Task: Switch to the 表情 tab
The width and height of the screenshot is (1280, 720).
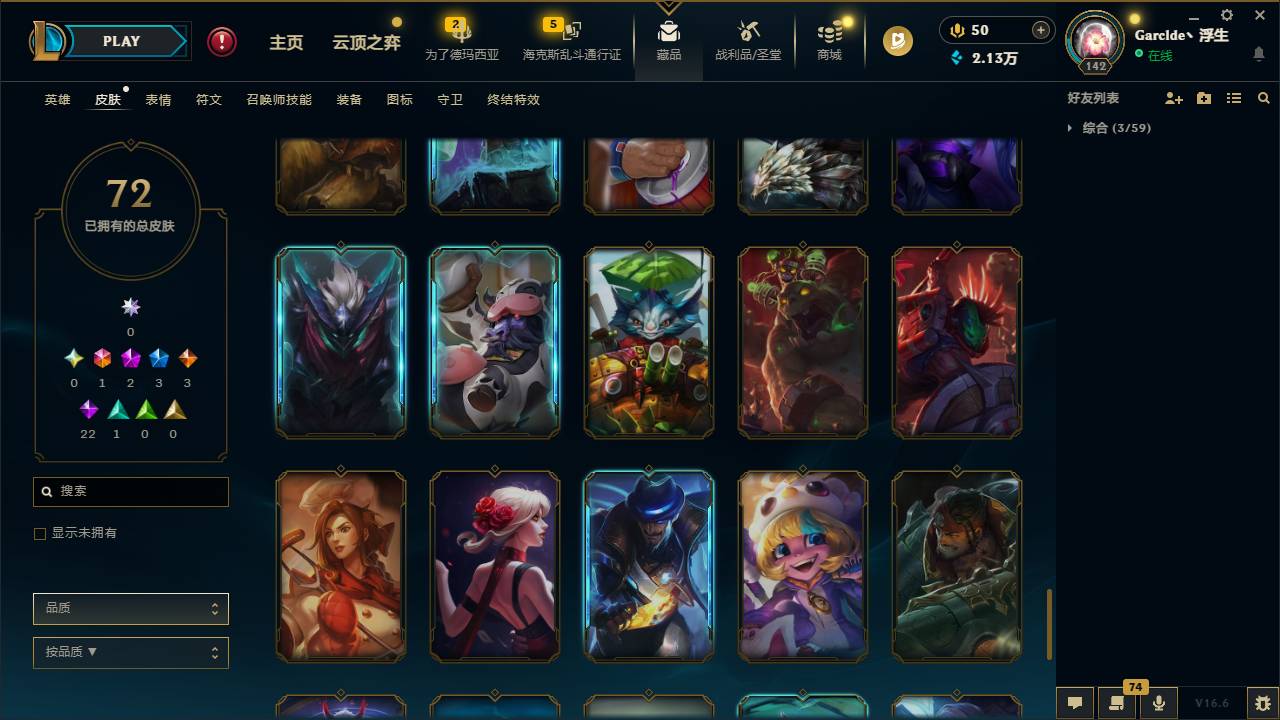Action: (157, 100)
